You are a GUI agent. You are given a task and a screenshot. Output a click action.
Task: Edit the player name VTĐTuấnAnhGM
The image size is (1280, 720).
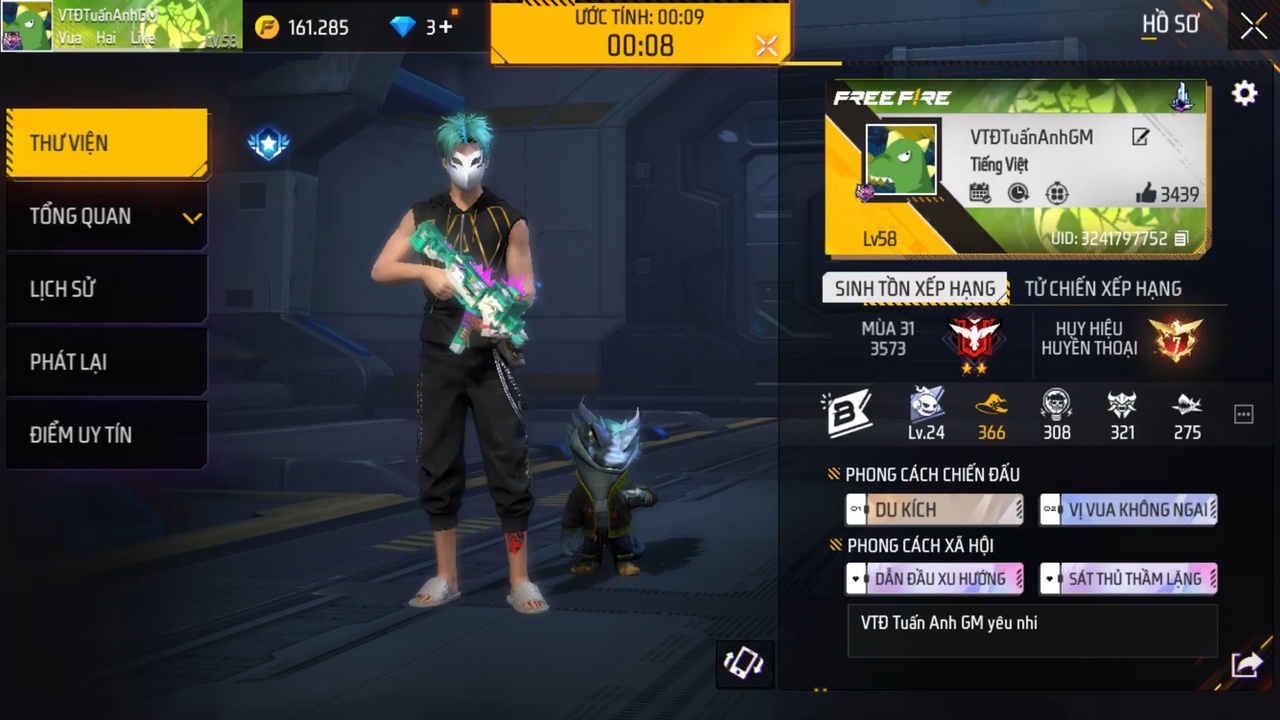(1140, 138)
